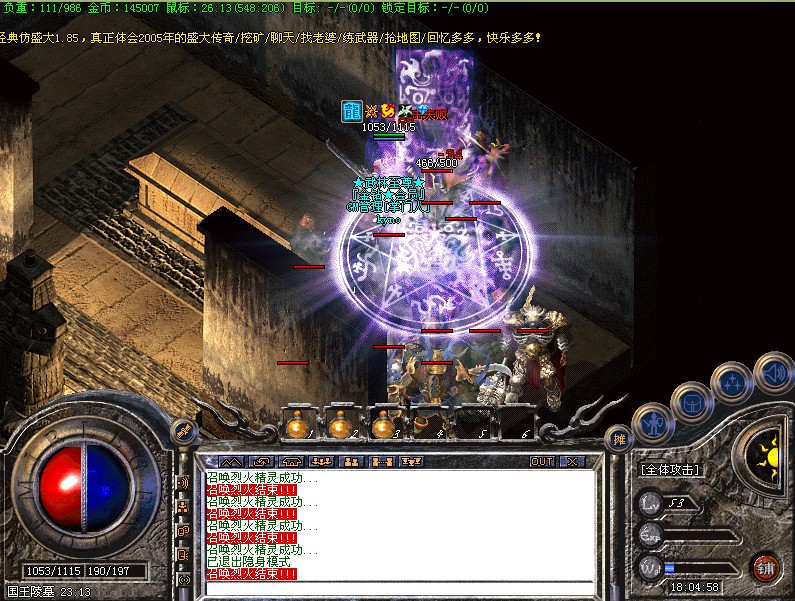
Task: Select the speaker chat channel icon
Action: point(183,483)
